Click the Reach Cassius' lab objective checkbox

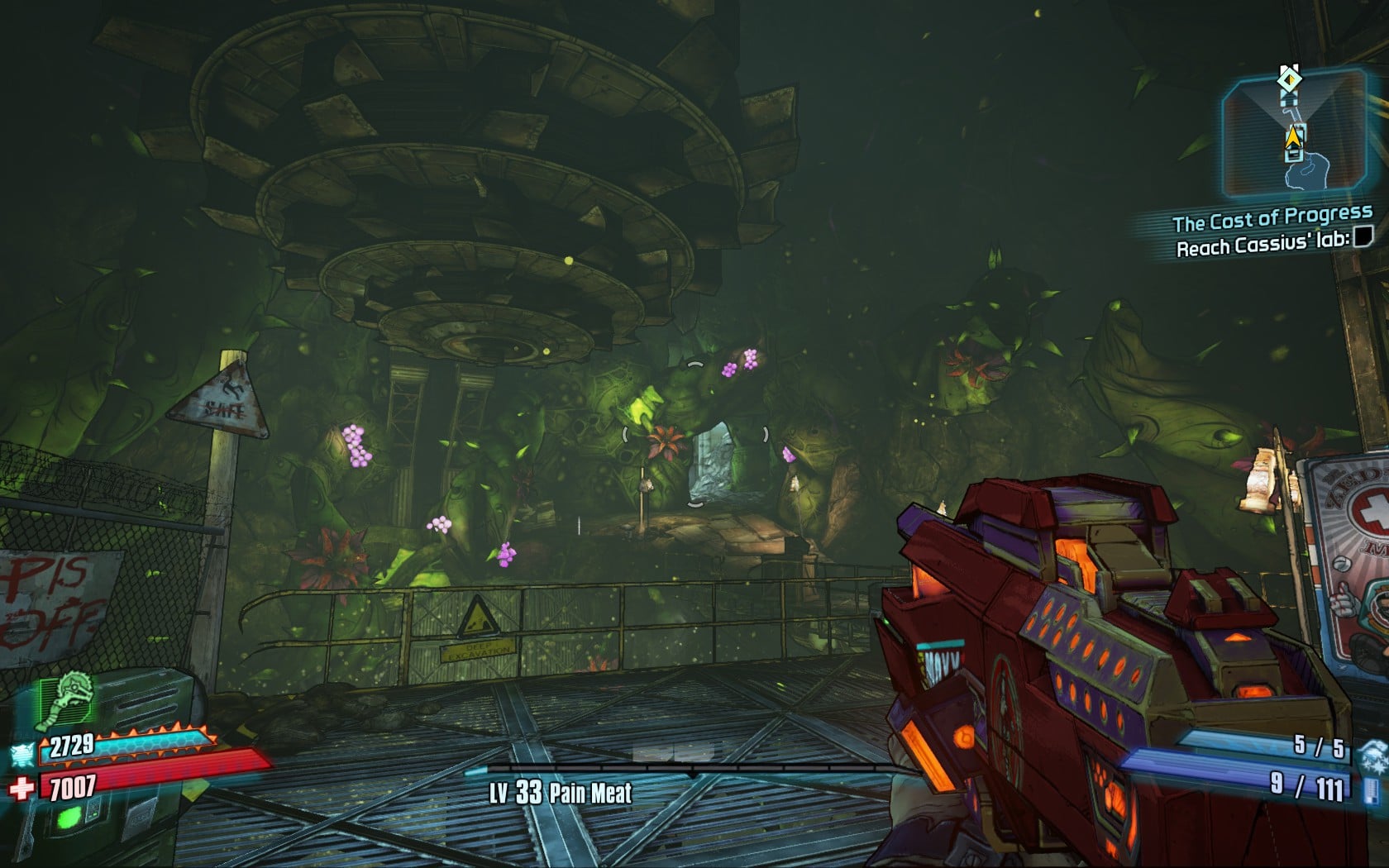click(1363, 238)
